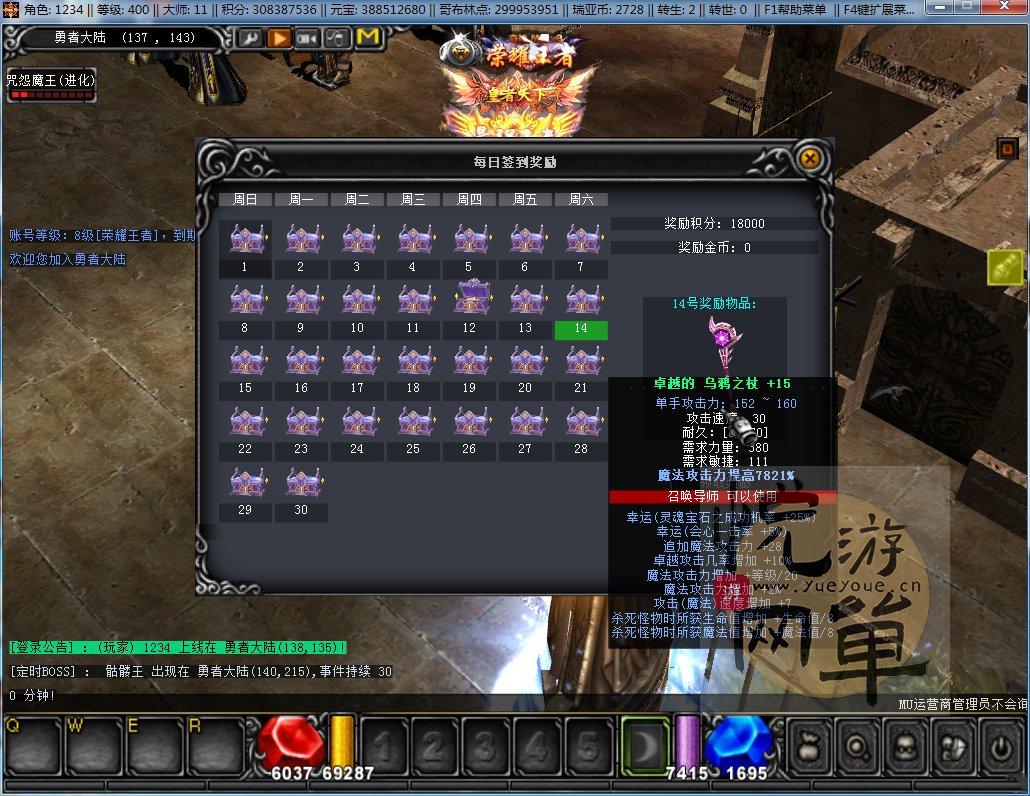Select the day 12 opened reward chest
The height and width of the screenshot is (796, 1030).
(469, 298)
